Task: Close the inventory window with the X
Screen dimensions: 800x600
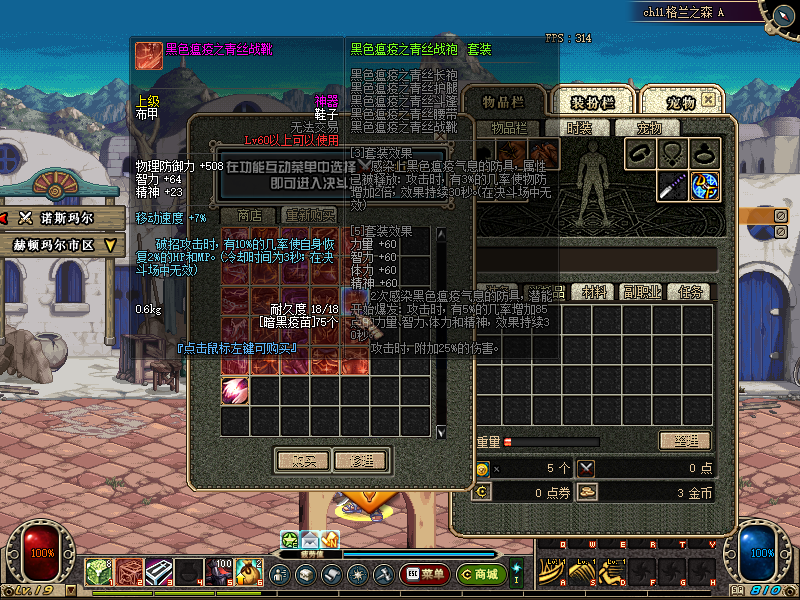Action: point(708,100)
